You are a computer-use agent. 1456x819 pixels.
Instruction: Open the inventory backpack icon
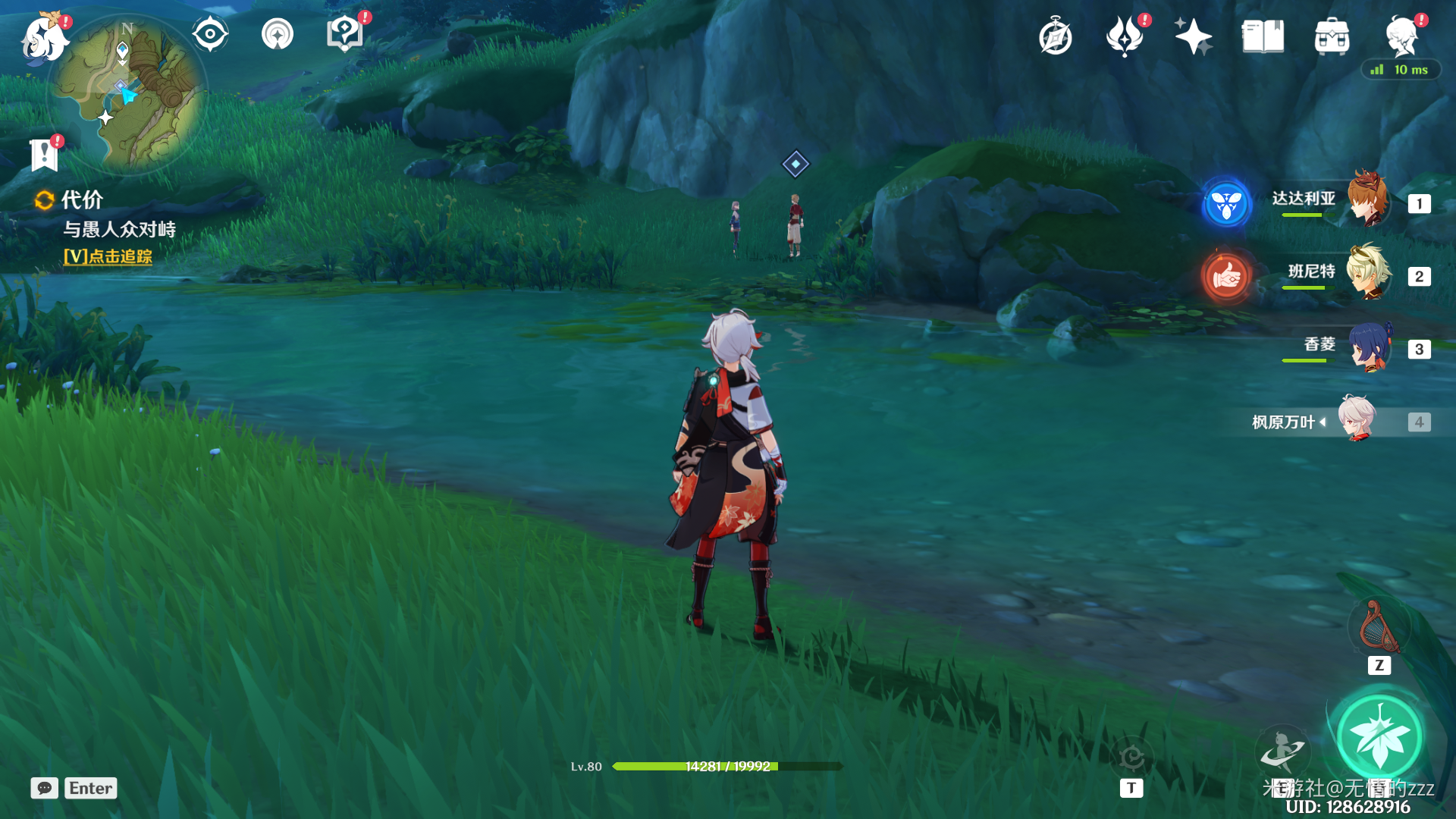point(1332,36)
